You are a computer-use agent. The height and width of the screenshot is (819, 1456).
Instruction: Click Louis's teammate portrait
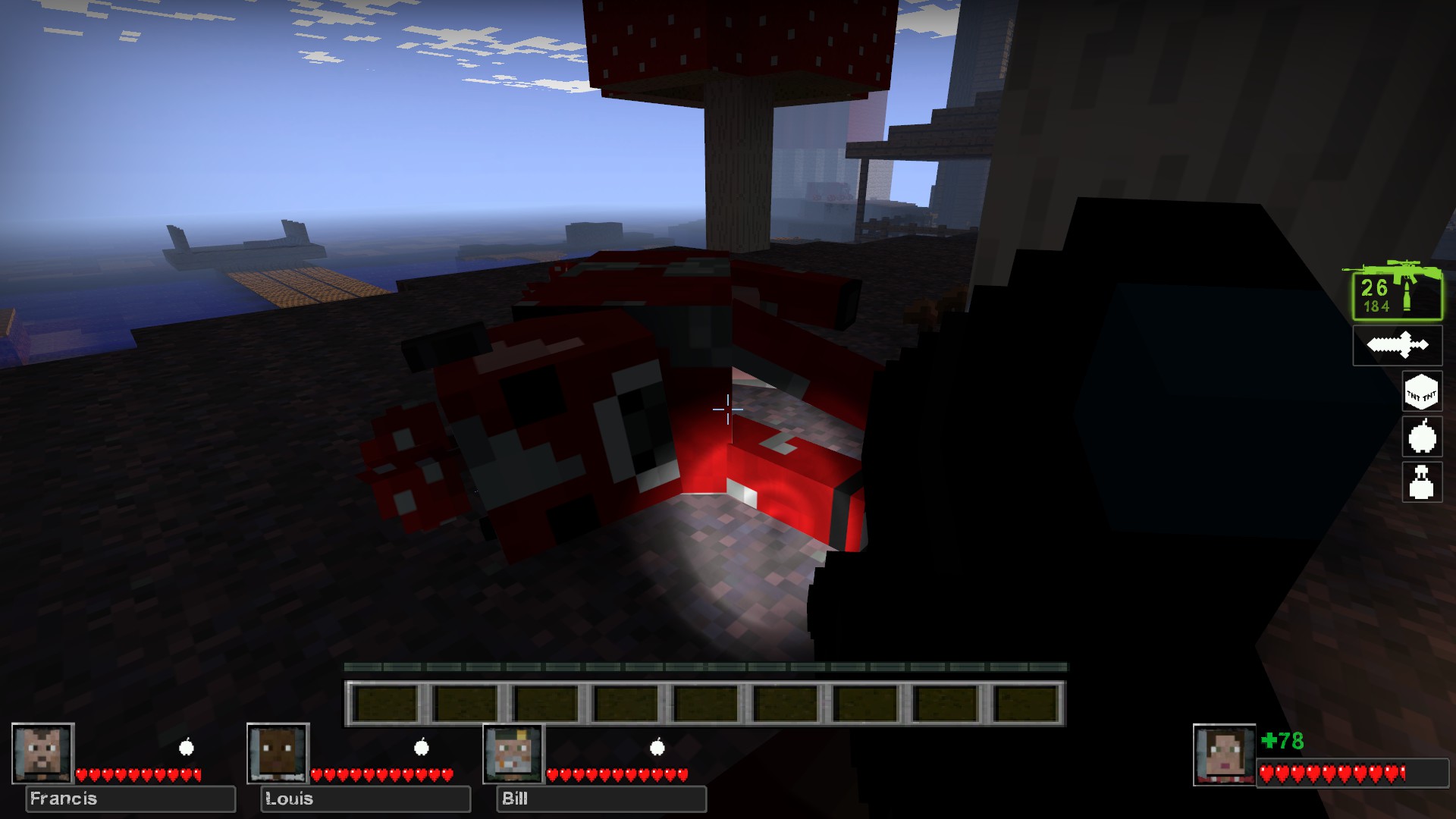[x=278, y=753]
